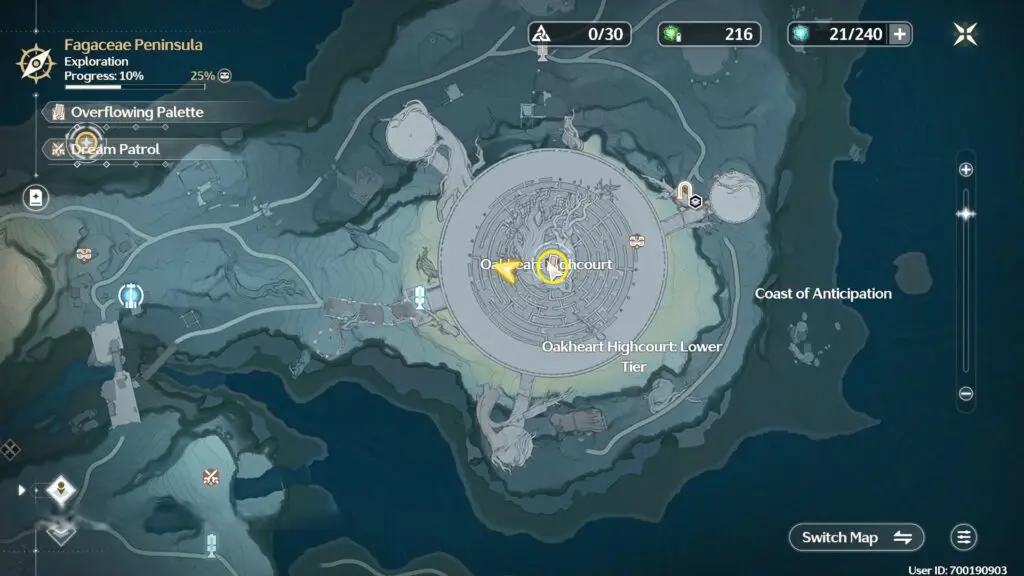Select the glowing blue beacon west of Highcourt
Viewport: 1024px width, 576px height.
pos(129,295)
